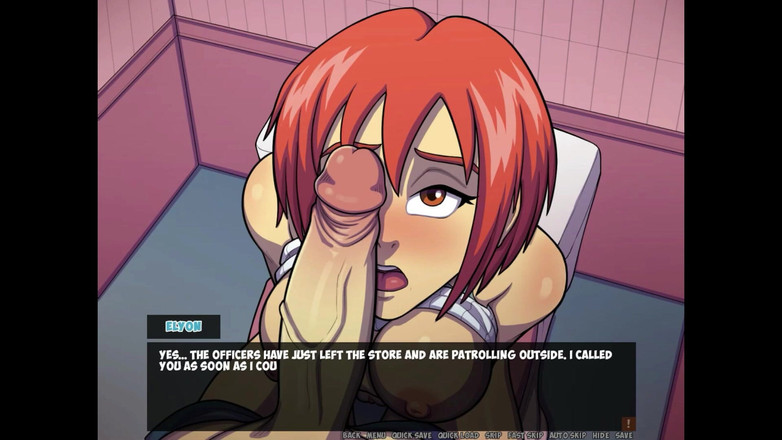Click the orange exclamation mark icon
The width and height of the screenshot is (782, 440).
(627, 423)
